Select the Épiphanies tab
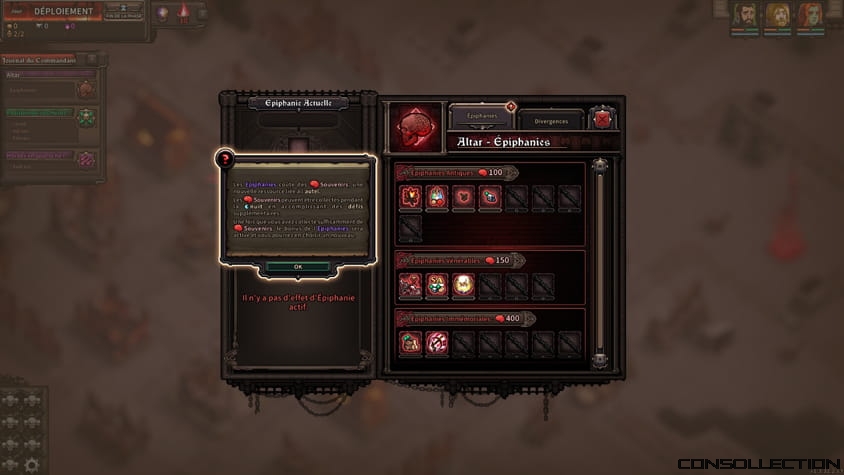The height and width of the screenshot is (475, 844). [x=482, y=117]
